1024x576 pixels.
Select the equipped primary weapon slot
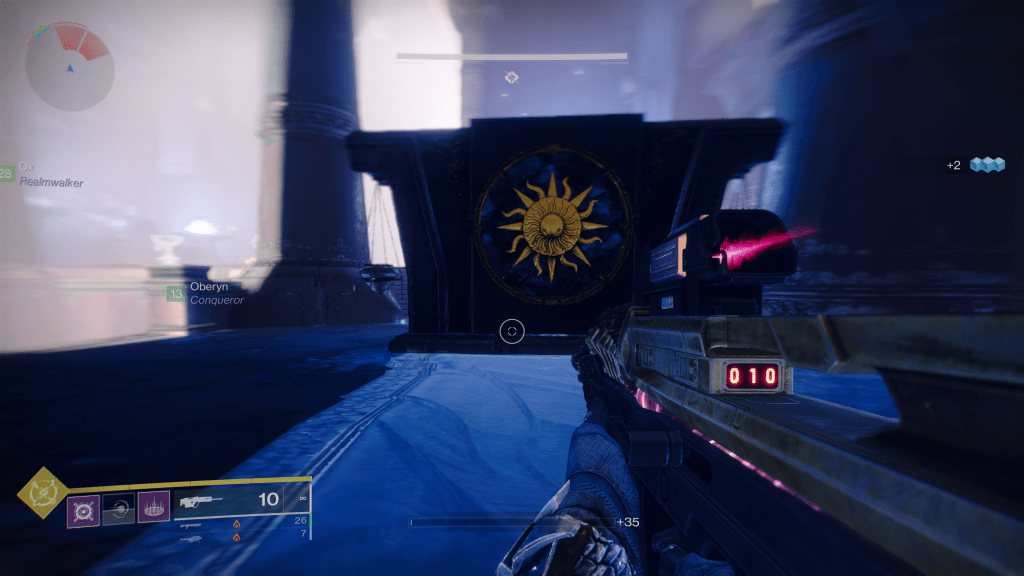coord(240,499)
